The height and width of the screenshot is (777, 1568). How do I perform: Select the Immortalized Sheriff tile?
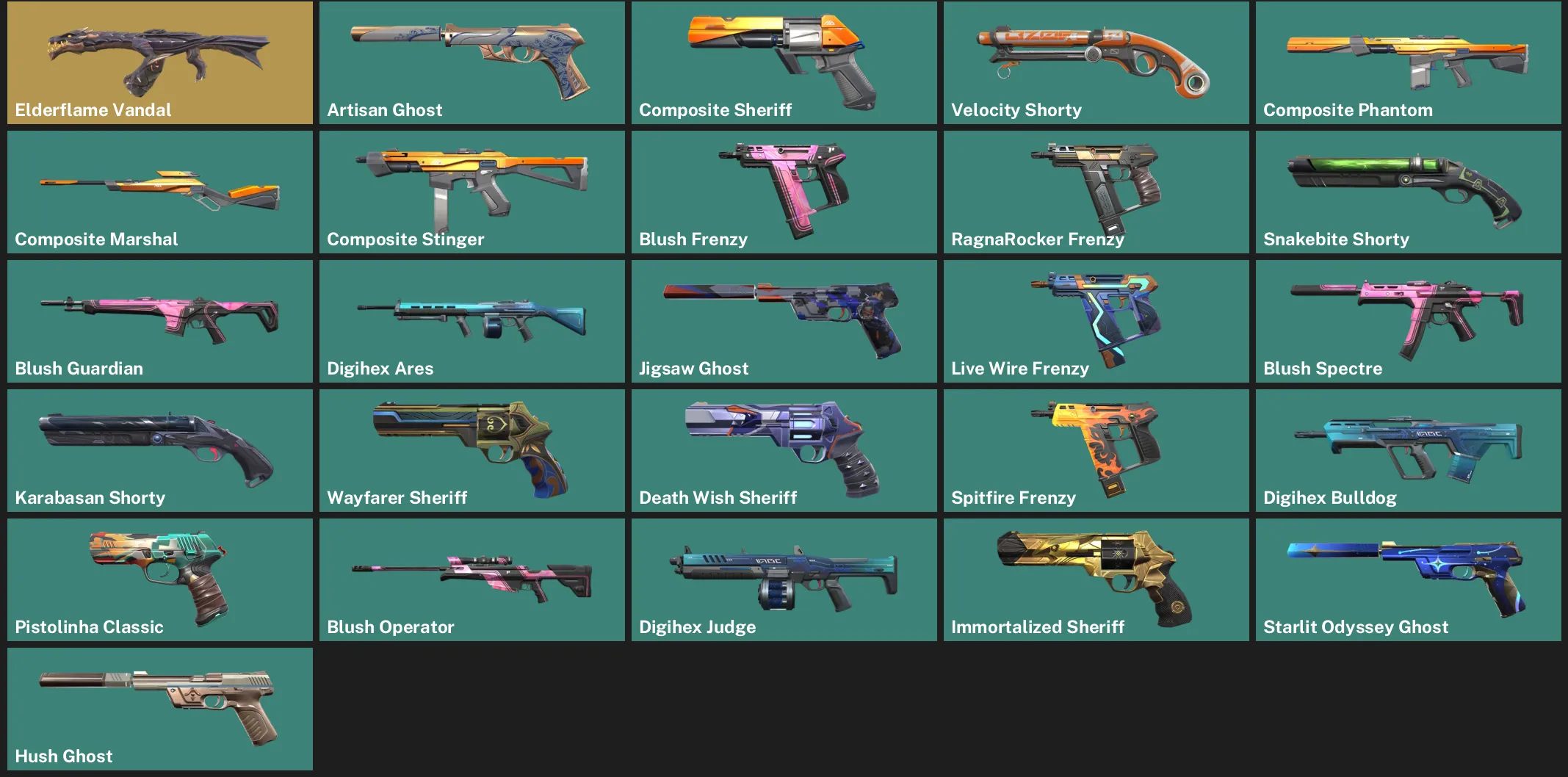pyautogui.click(x=1094, y=579)
